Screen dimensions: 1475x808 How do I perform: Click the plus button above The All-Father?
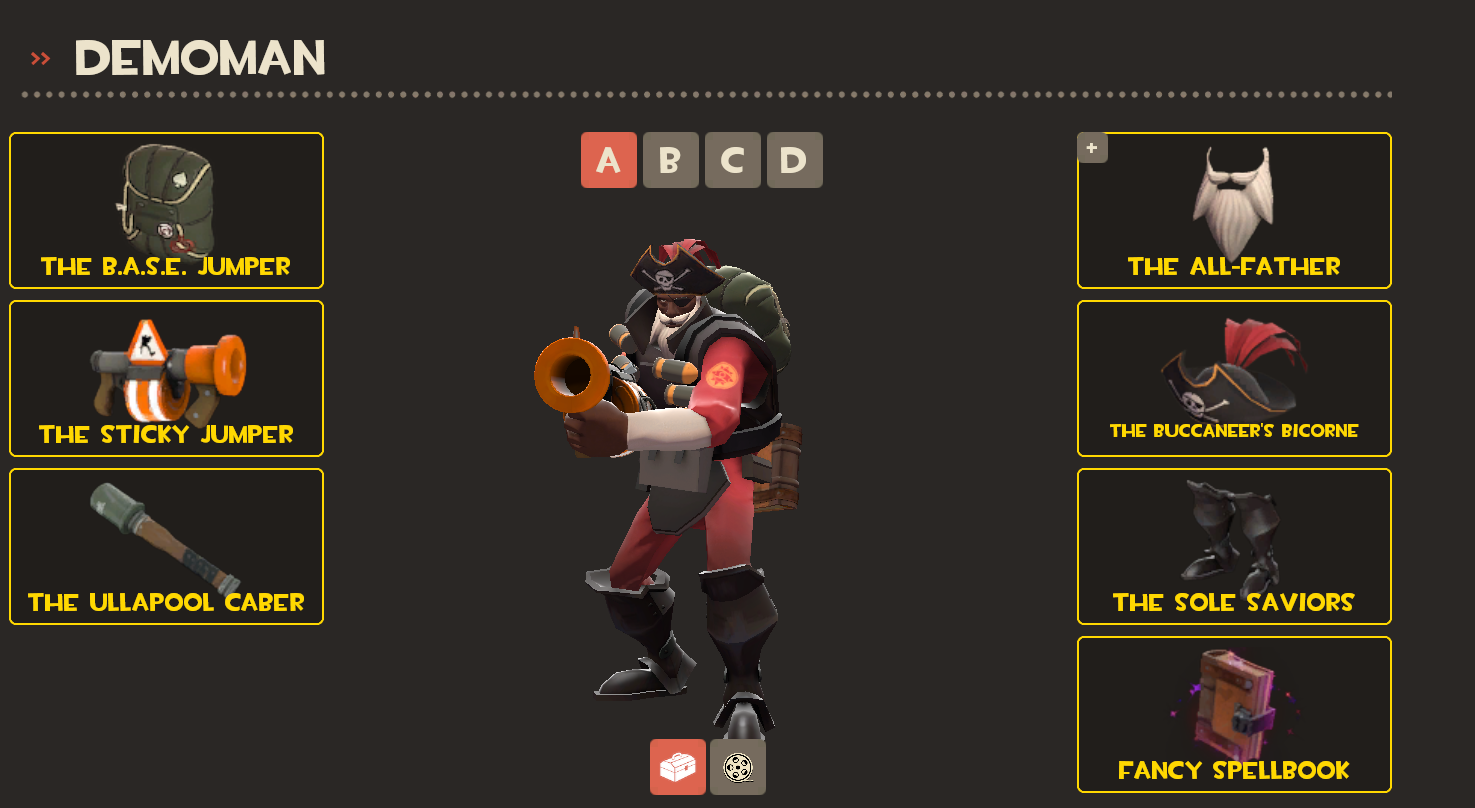[x=1091, y=147]
